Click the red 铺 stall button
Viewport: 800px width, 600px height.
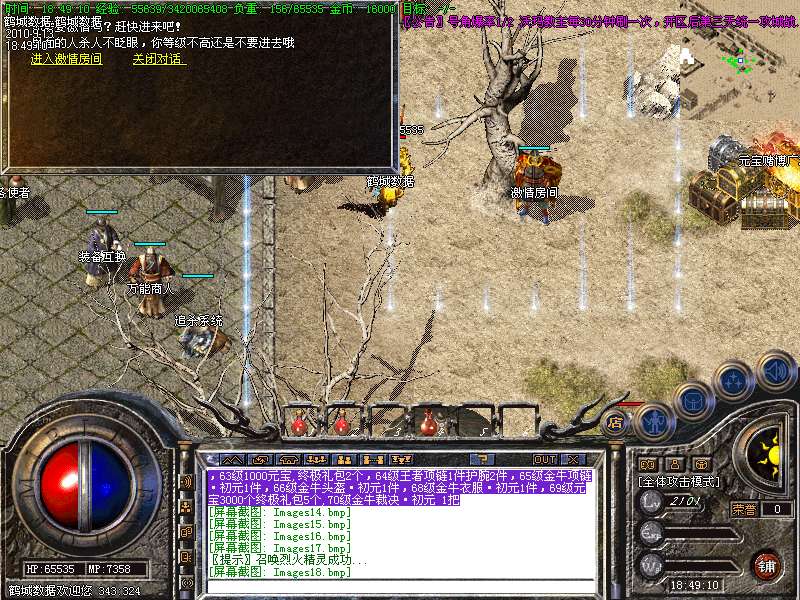pyautogui.click(x=765, y=565)
